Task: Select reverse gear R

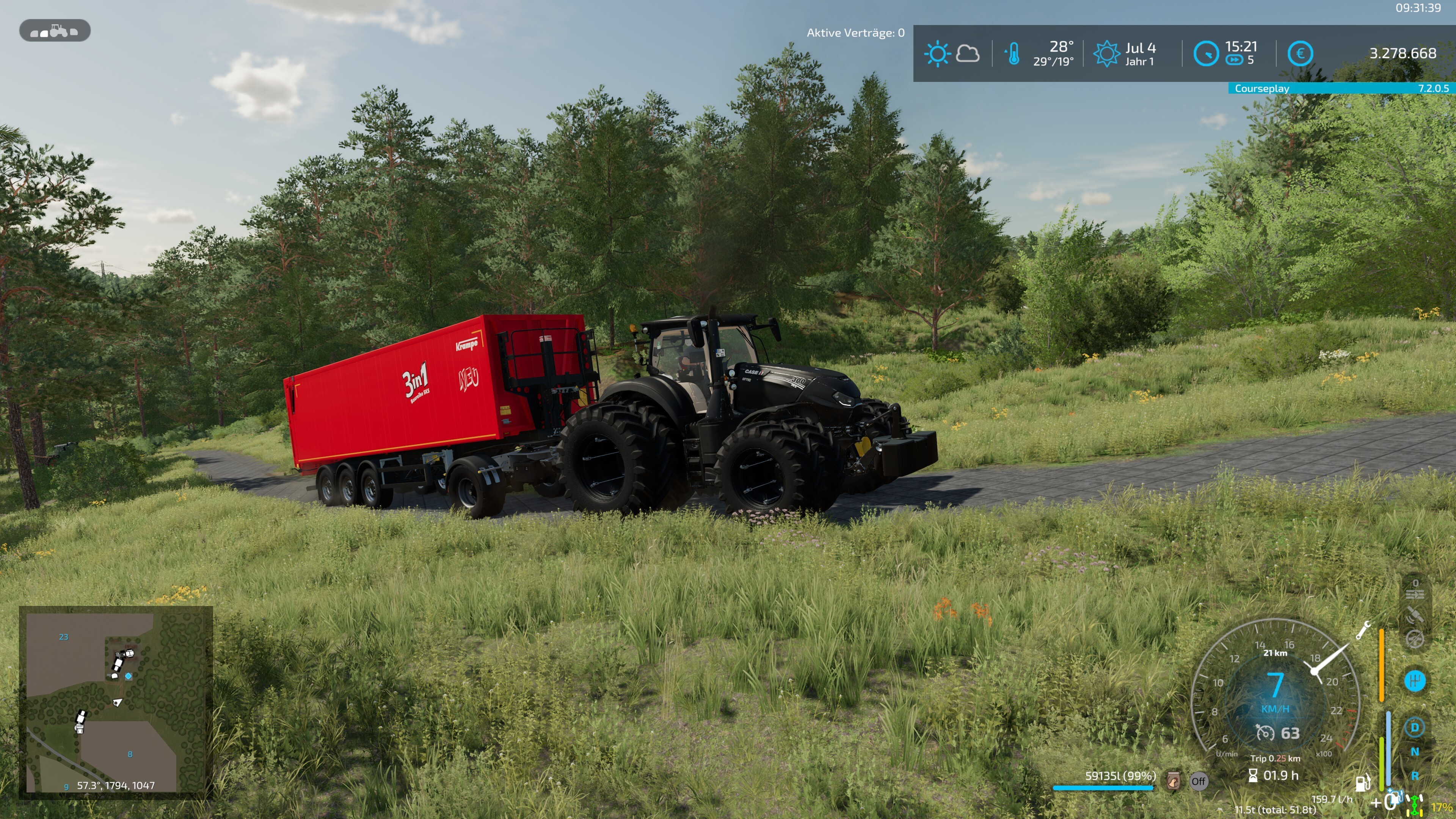Action: point(1415,776)
